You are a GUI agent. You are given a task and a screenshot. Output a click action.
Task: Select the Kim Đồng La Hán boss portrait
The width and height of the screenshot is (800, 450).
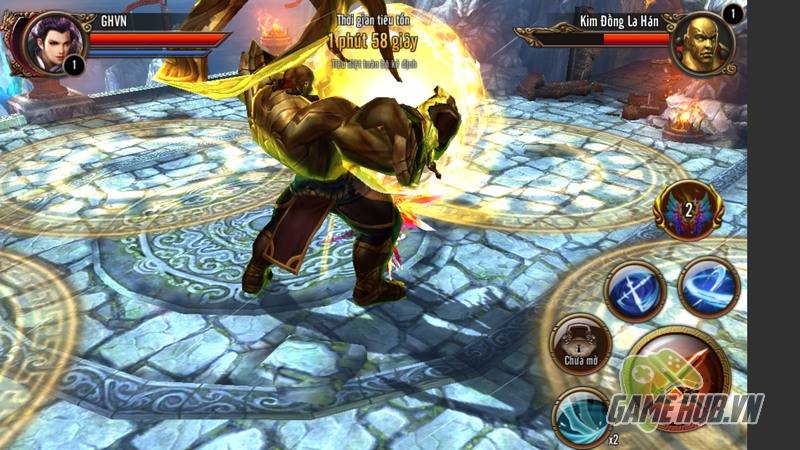tap(701, 42)
